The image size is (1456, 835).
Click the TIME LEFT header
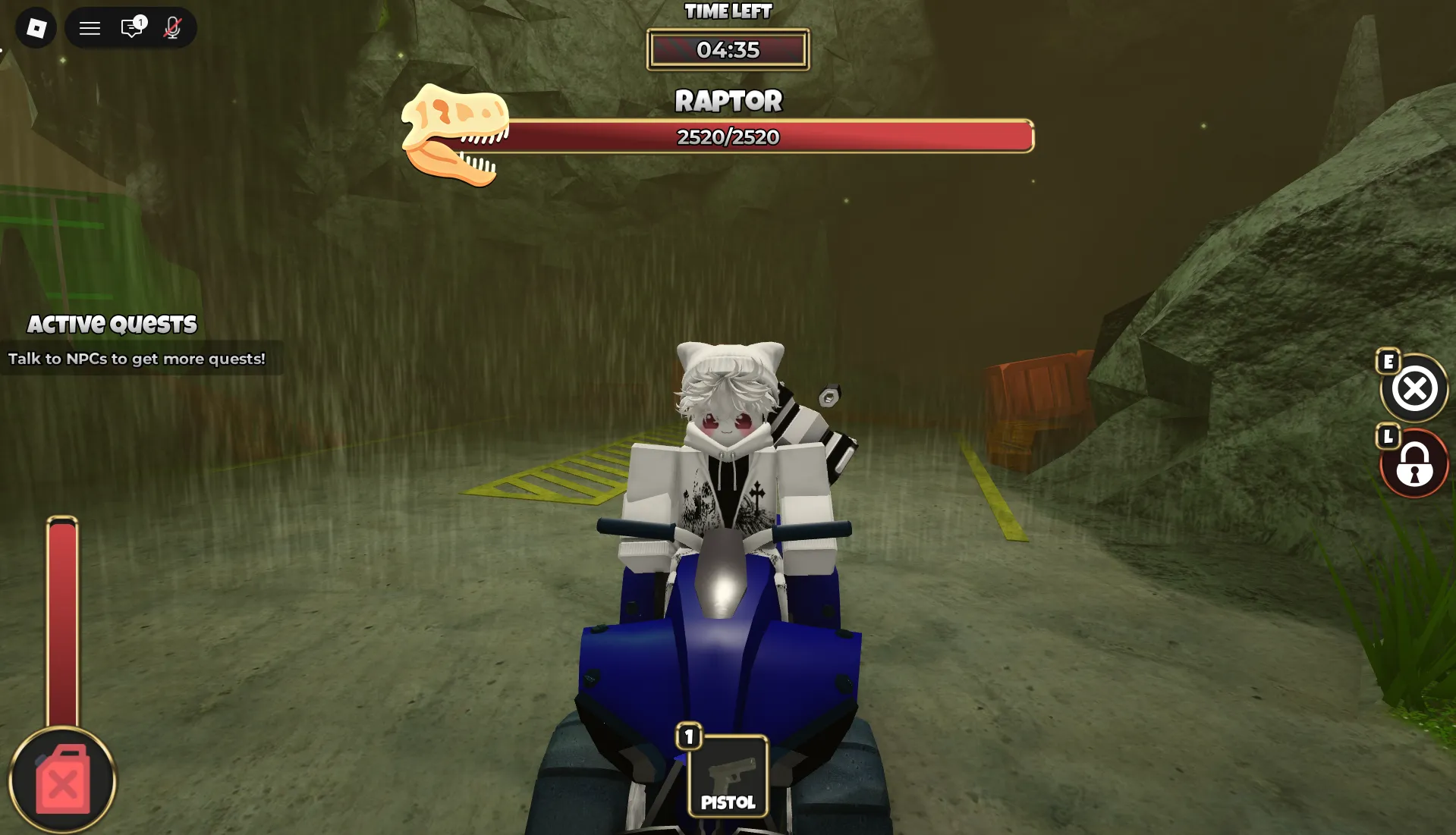[727, 11]
